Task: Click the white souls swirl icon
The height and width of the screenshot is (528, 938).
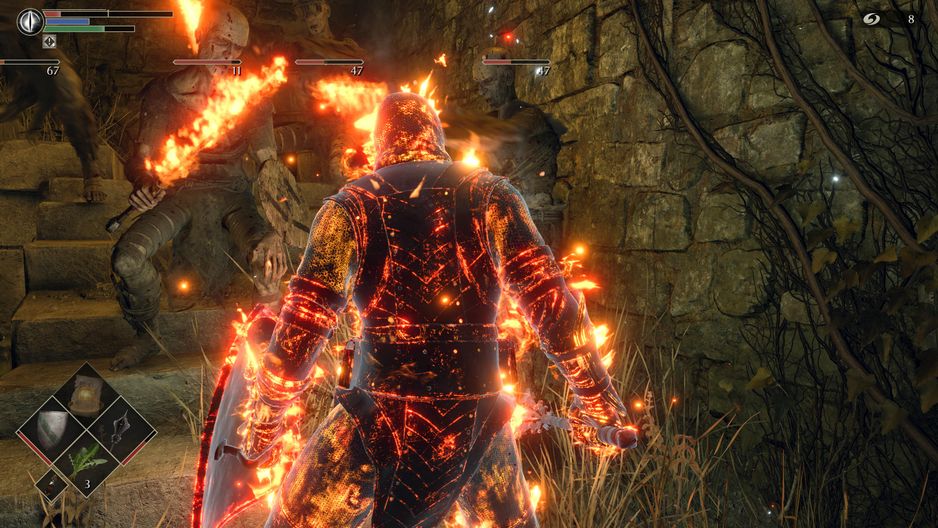Action: [871, 18]
